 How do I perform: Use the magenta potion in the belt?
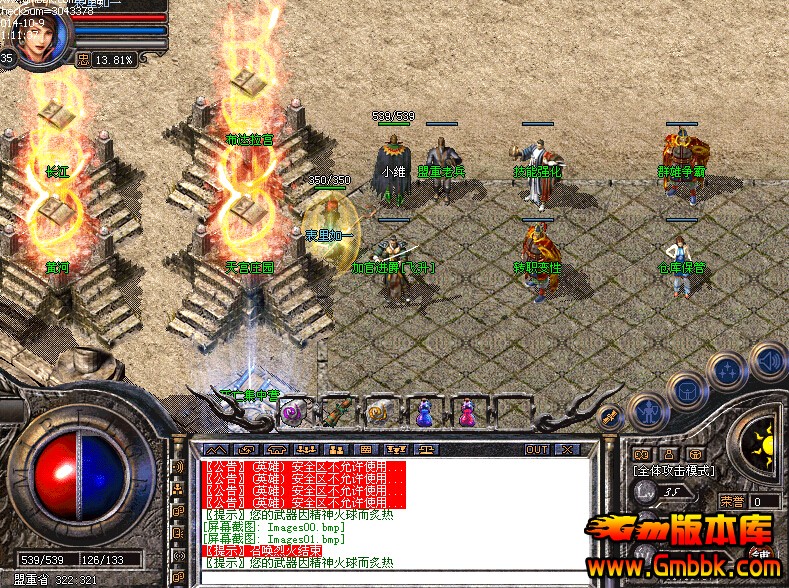point(466,411)
